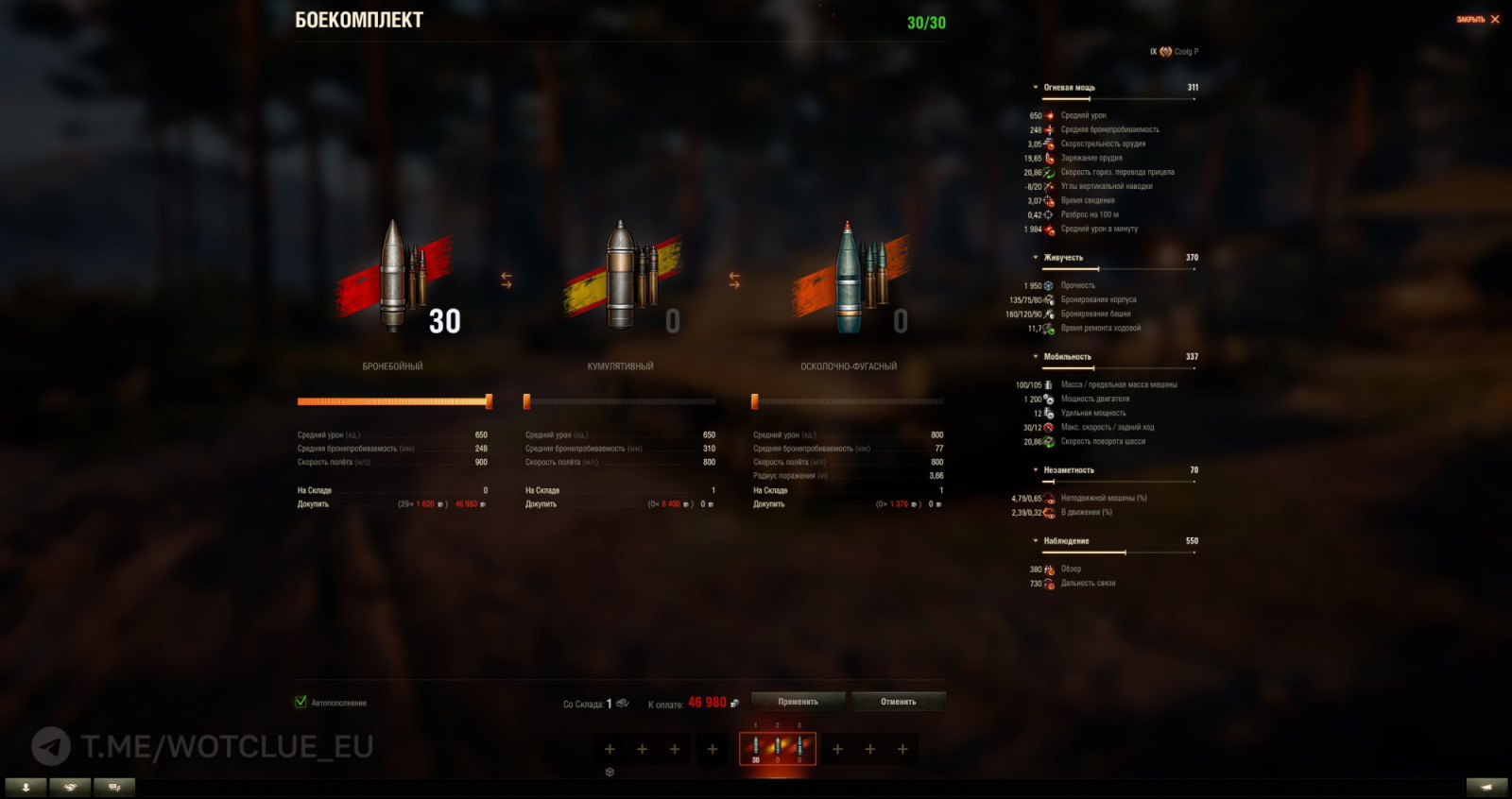Click the Прочность hit points icon under Живучесть

click(x=1048, y=284)
